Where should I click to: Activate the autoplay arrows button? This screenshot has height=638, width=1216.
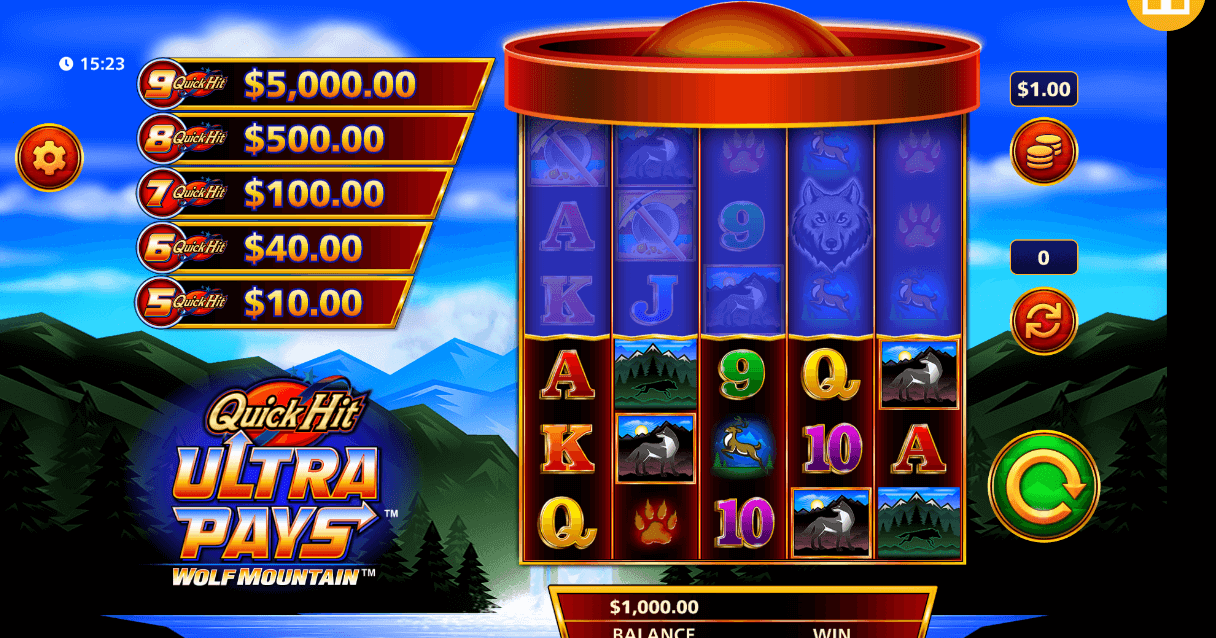[1044, 321]
